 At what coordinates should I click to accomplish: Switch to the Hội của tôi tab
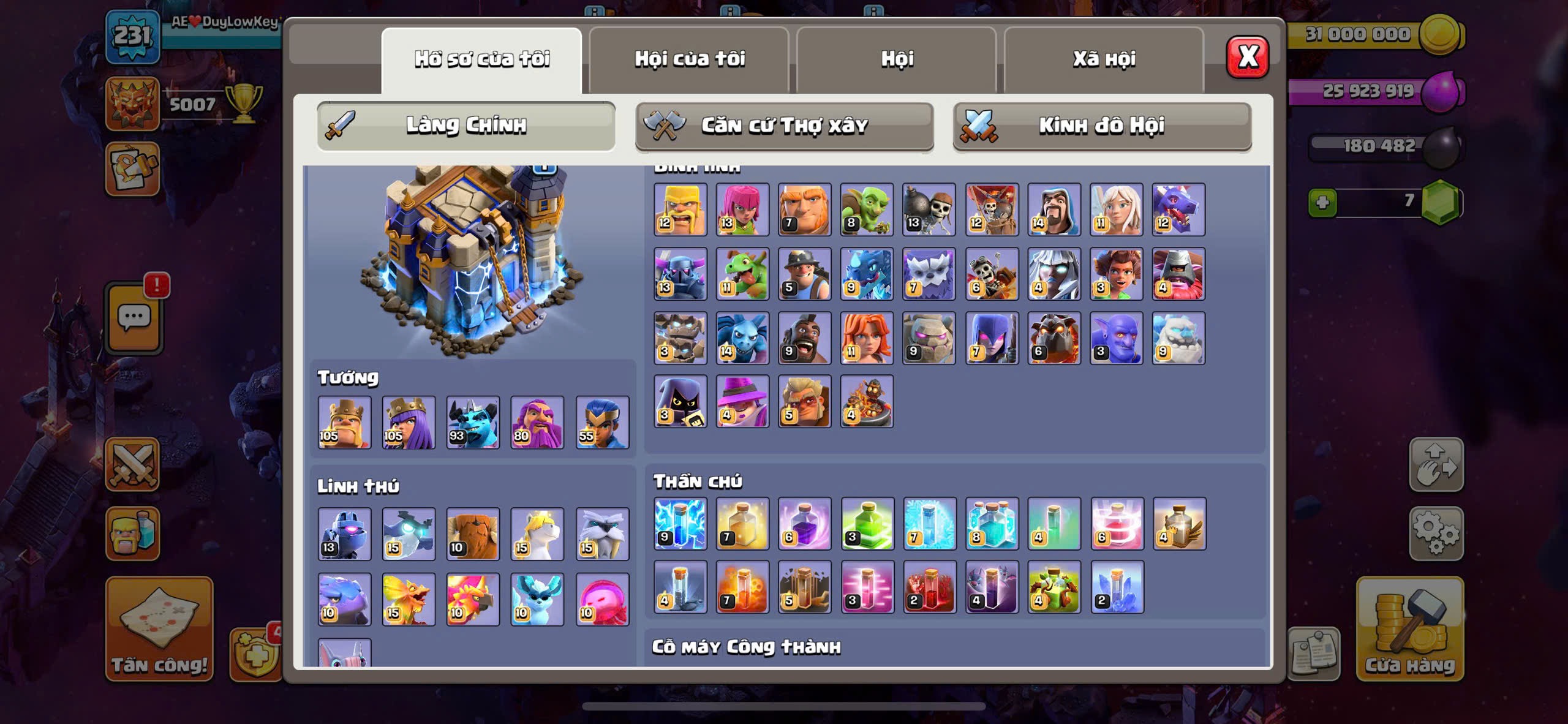pyautogui.click(x=689, y=59)
